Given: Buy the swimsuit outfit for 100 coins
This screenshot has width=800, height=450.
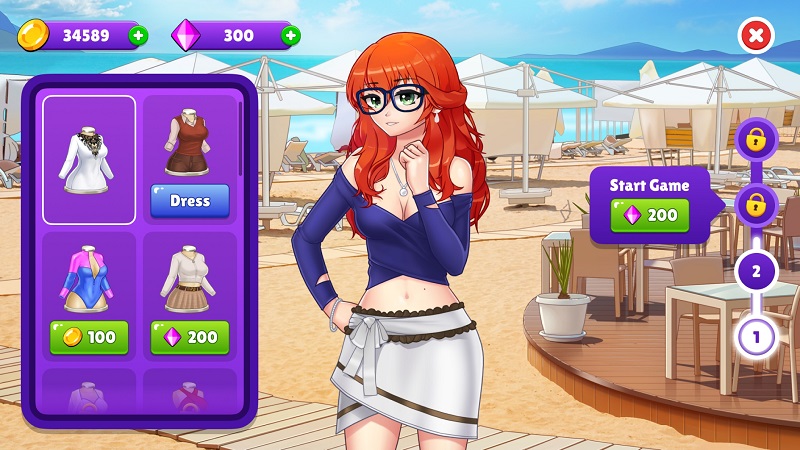Looking at the screenshot, I should [x=89, y=337].
